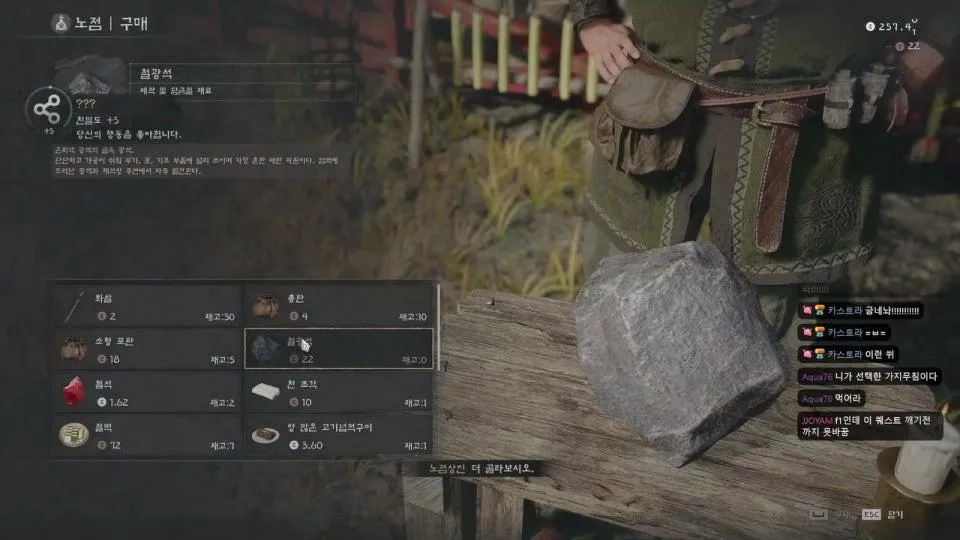Image resolution: width=960 pixels, height=540 pixels.
Task: Choose the 총탄 item with stock 10
Action: click(x=339, y=305)
